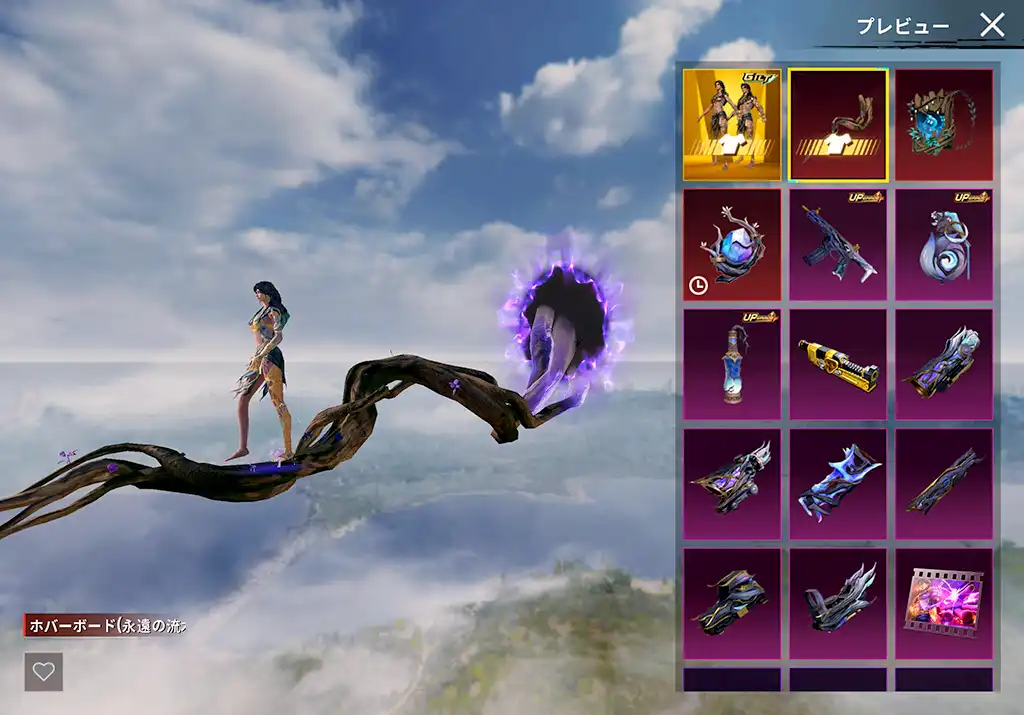Preview the upgradable submachine gun skin
Viewport: 1024px width, 715px height.
coord(838,245)
